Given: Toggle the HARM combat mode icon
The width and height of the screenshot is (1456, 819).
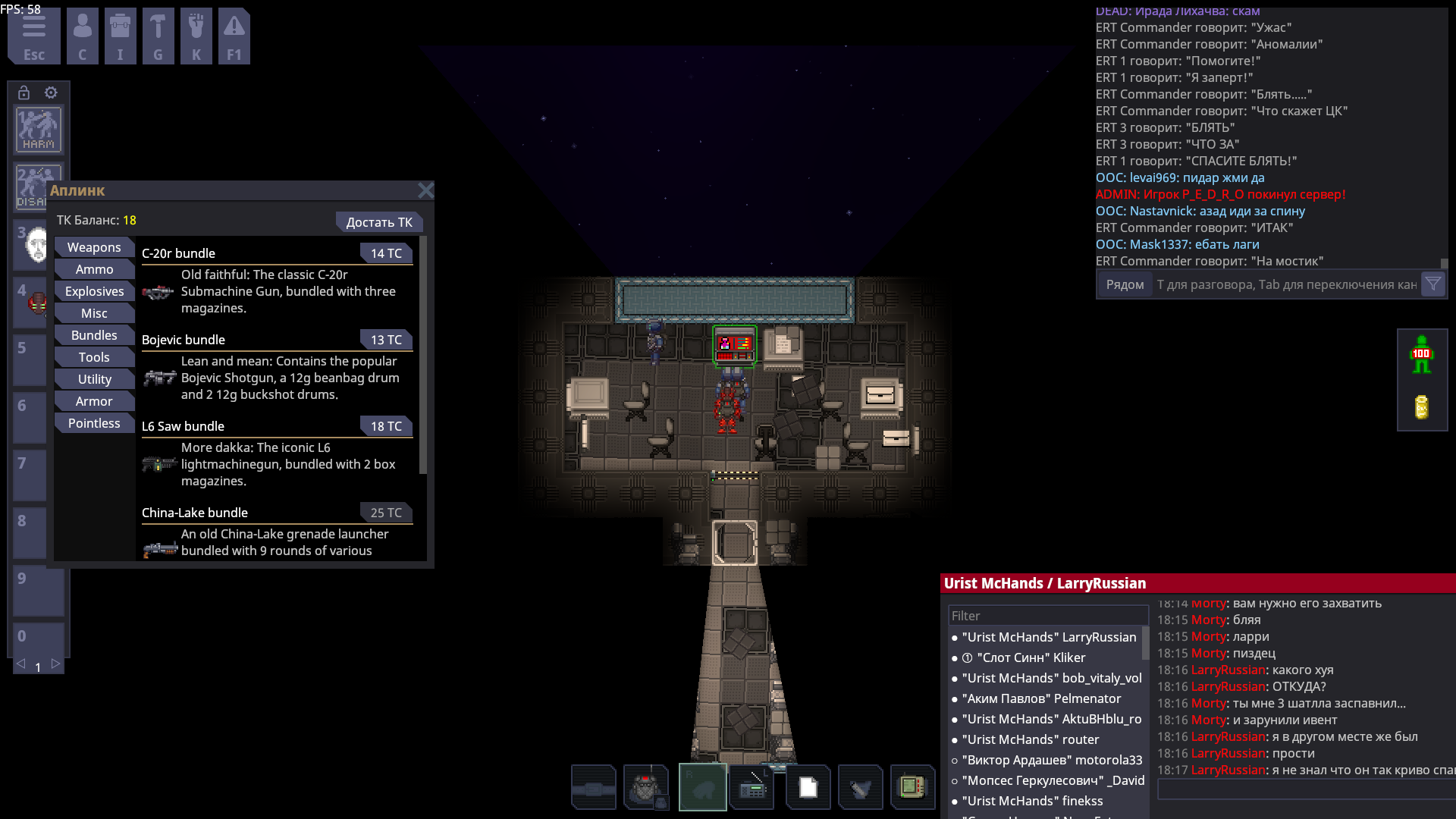Looking at the screenshot, I should point(39,130).
